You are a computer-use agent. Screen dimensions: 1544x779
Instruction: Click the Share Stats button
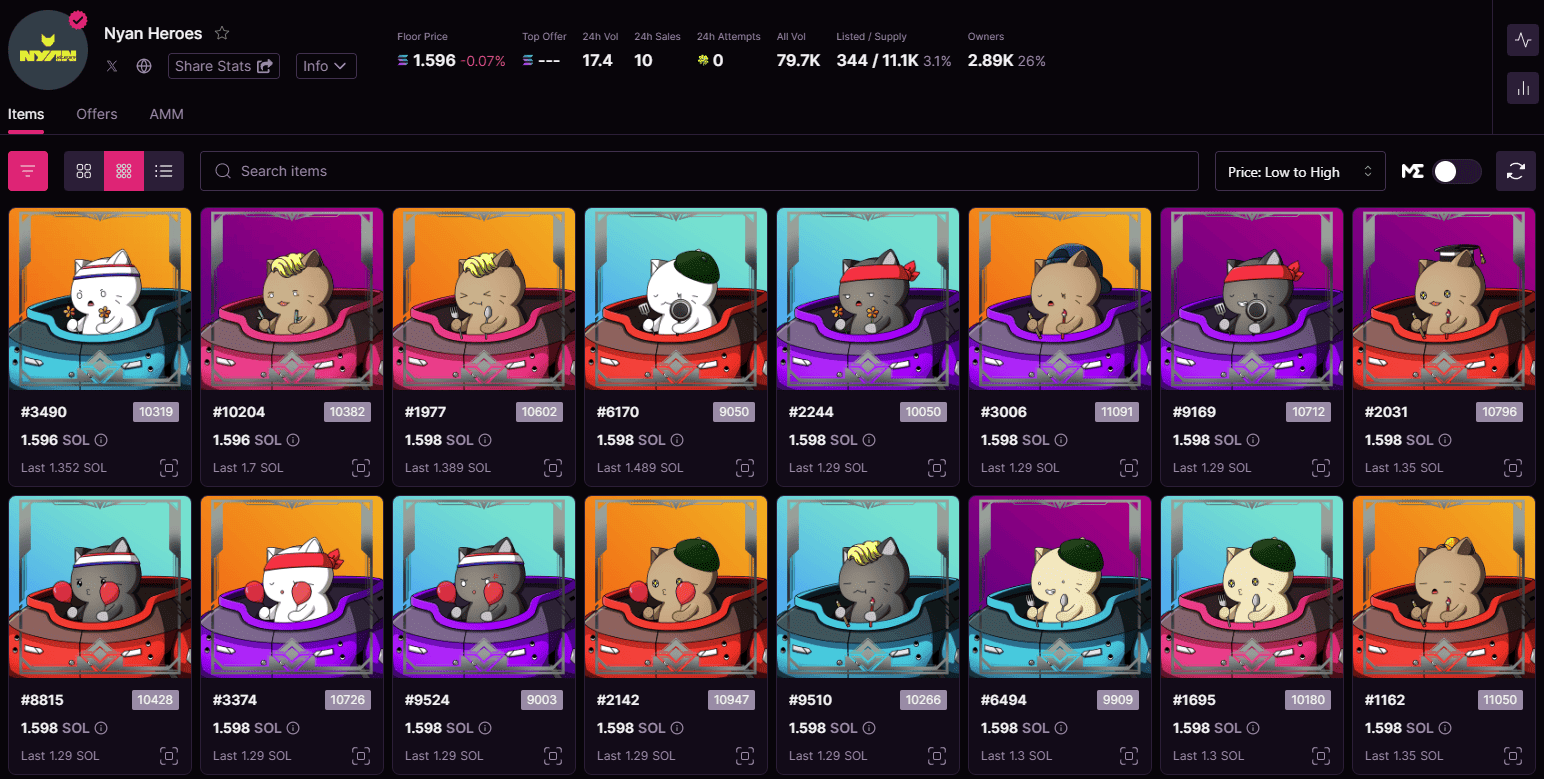pyautogui.click(x=223, y=66)
